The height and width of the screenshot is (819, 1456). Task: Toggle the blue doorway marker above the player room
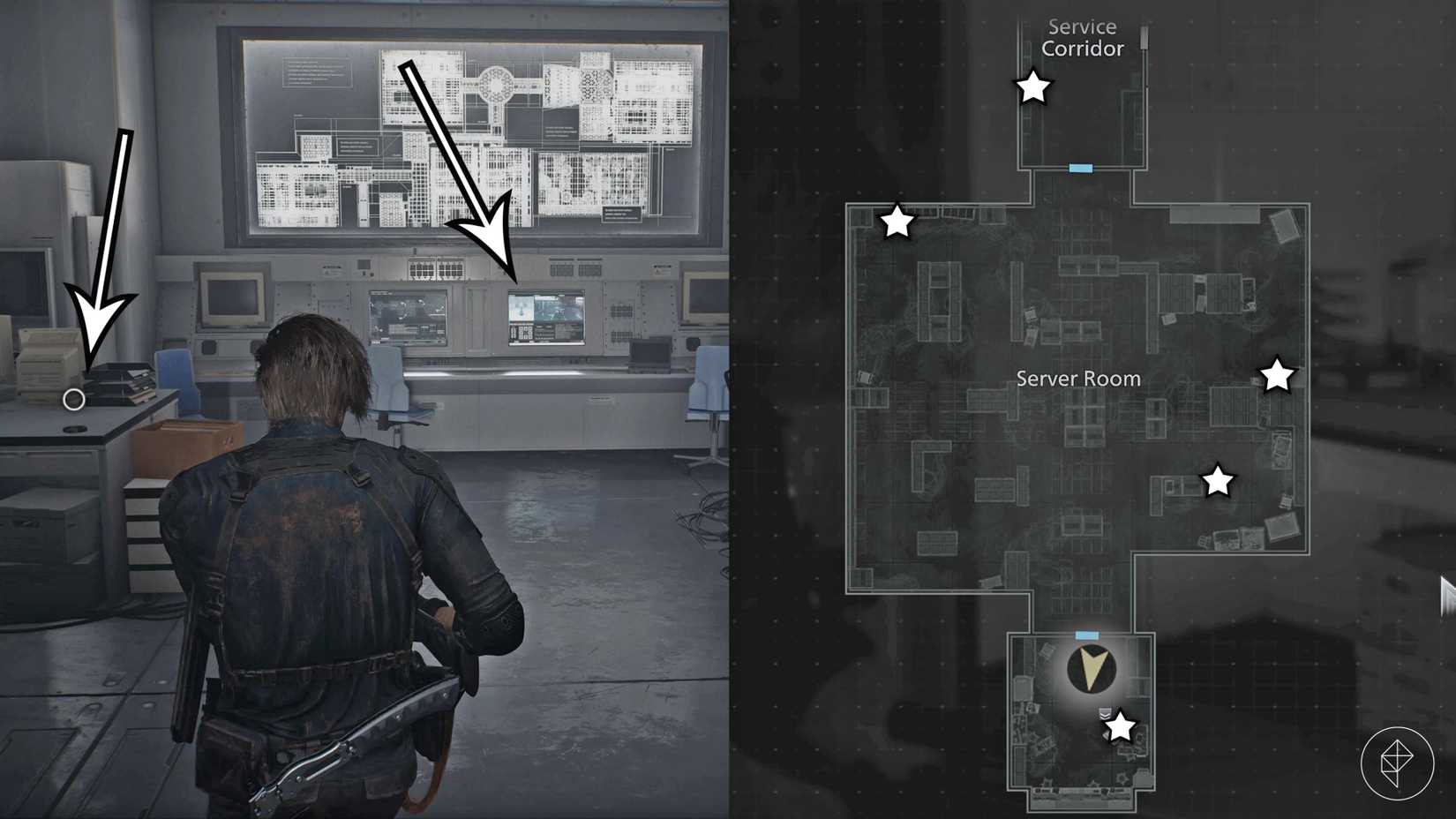[1087, 634]
